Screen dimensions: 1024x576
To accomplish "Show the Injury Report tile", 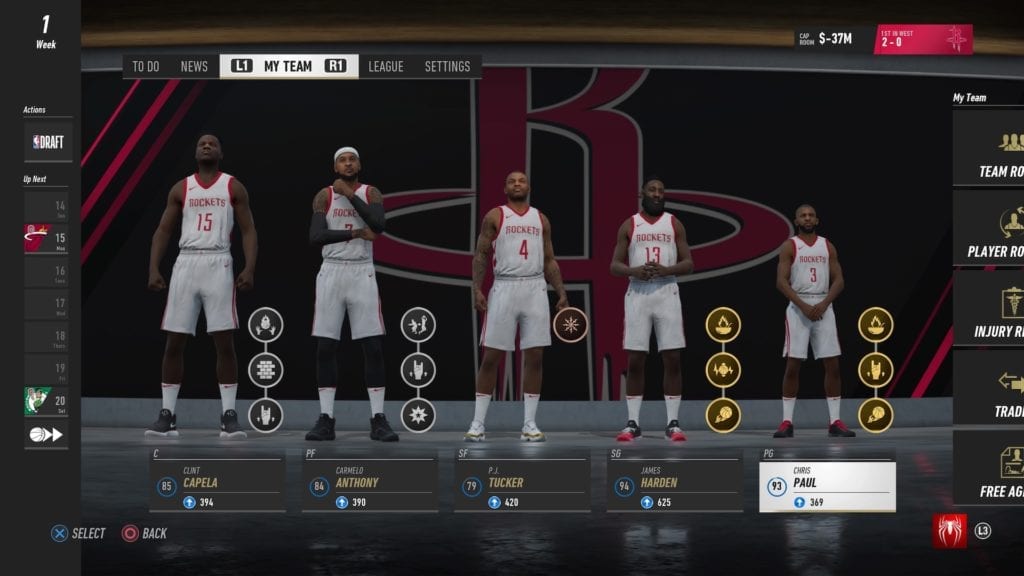I will click(990, 310).
